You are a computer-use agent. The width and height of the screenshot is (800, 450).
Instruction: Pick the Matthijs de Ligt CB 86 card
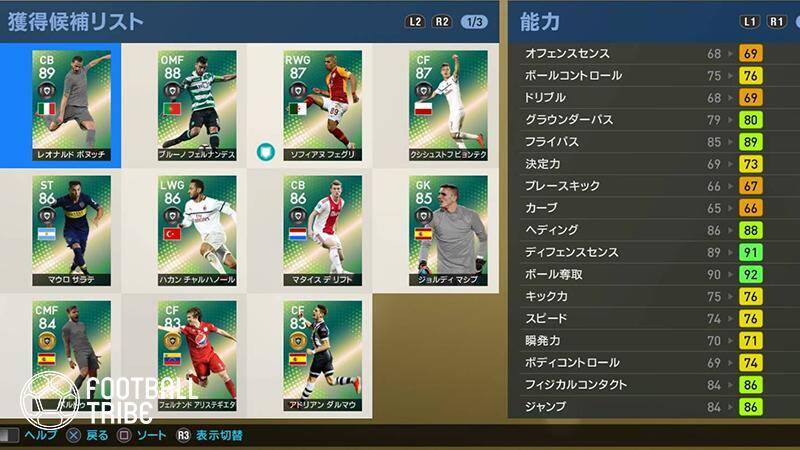coord(322,230)
